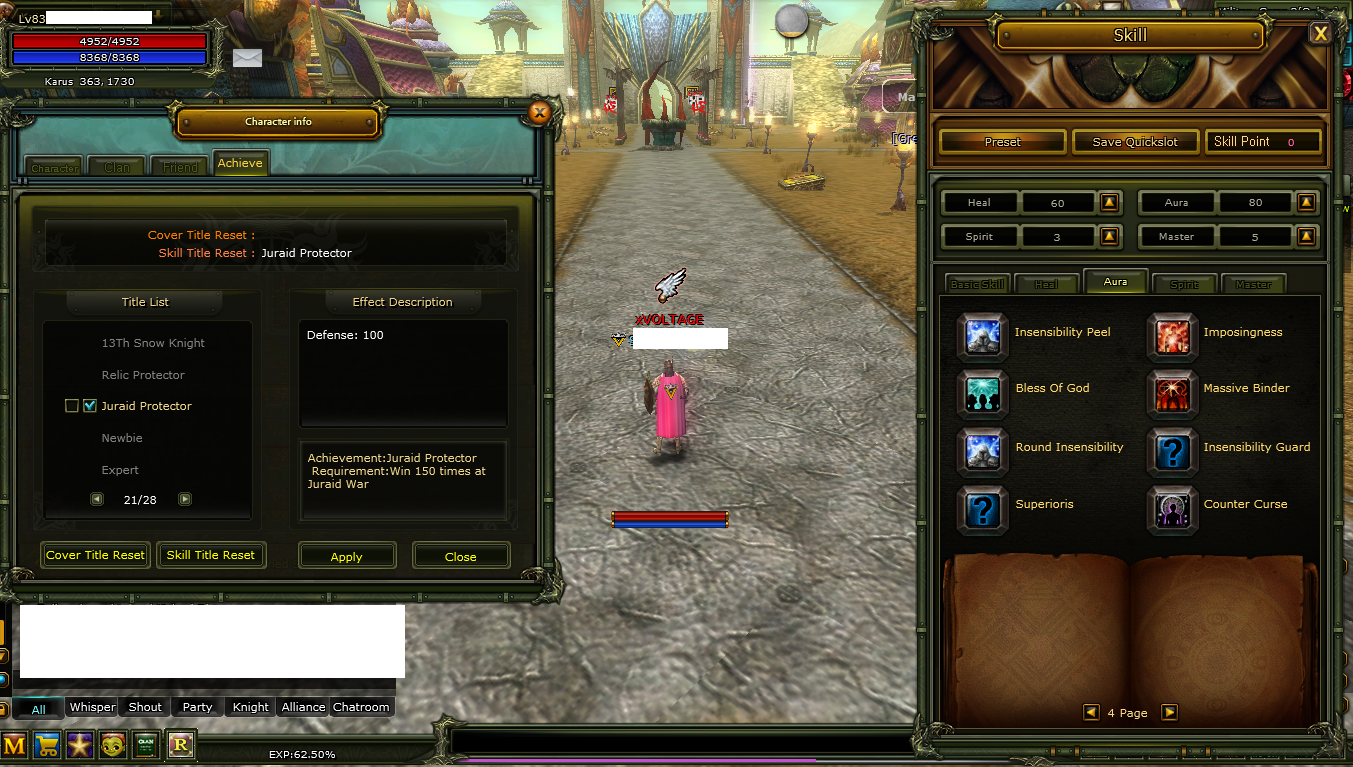Click the Save Quickslot button
This screenshot has width=1353, height=767.
coord(1135,141)
